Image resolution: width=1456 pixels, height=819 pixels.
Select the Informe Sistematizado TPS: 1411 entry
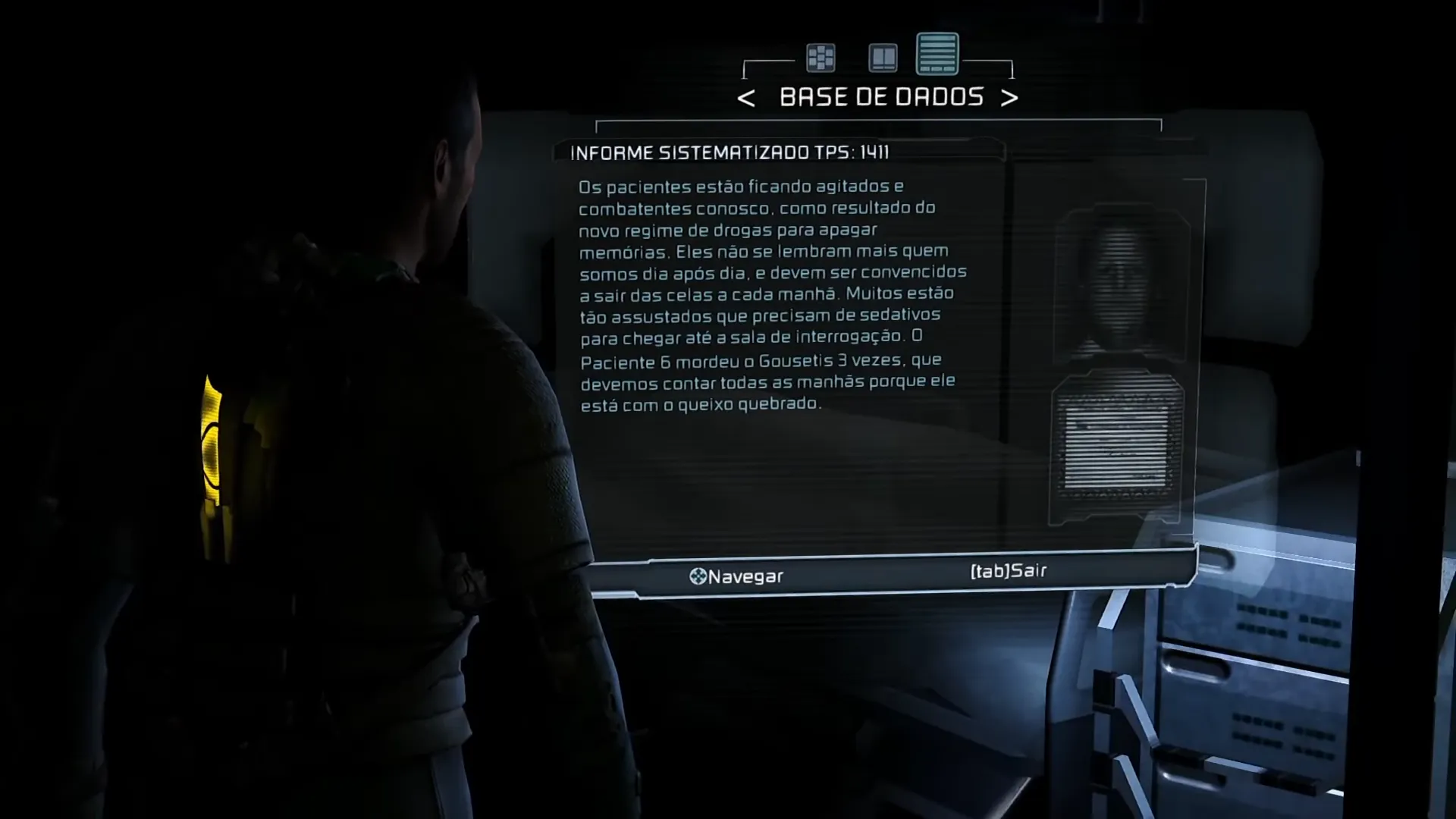730,152
